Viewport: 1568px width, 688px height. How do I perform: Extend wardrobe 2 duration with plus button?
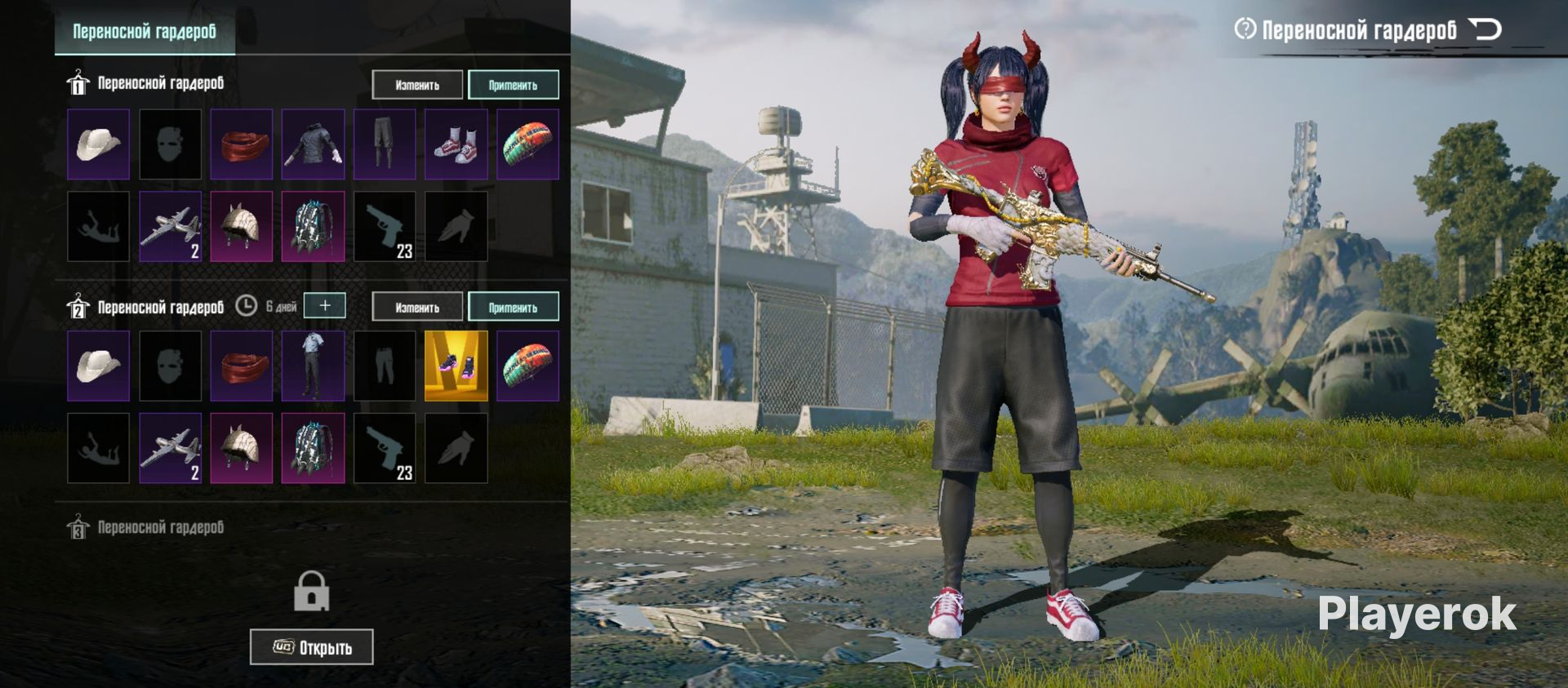click(324, 305)
